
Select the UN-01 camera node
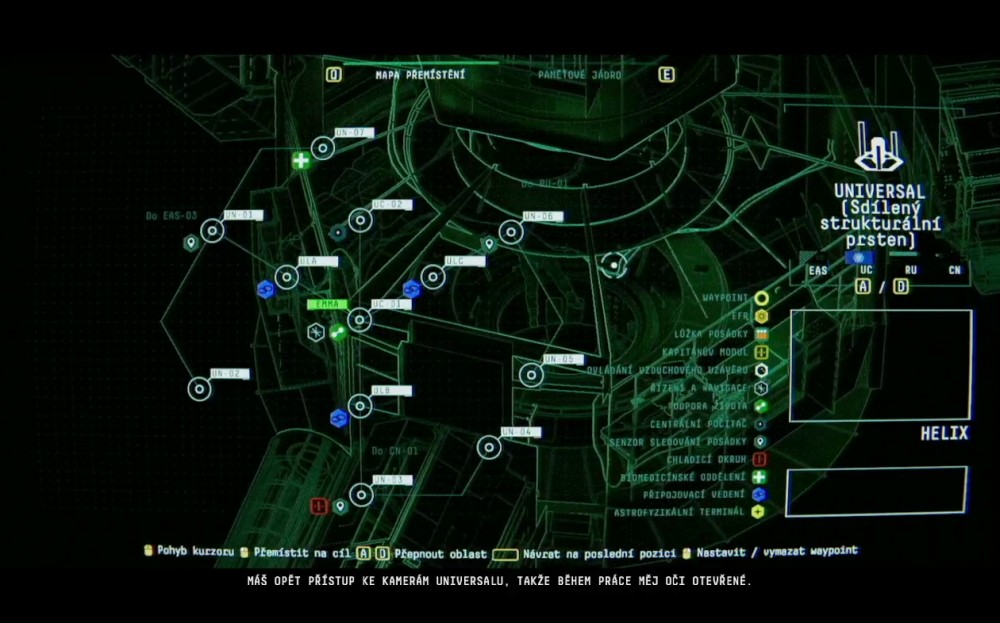coord(212,231)
